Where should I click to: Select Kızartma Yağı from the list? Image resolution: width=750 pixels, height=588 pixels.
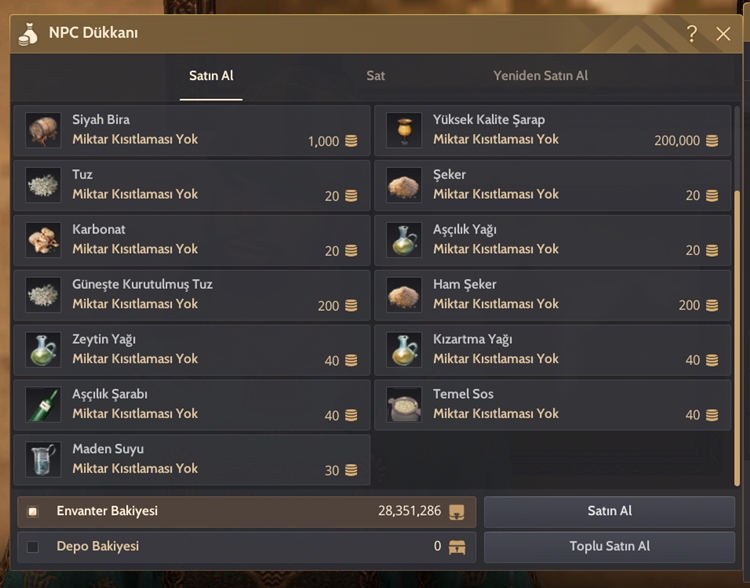[552, 350]
